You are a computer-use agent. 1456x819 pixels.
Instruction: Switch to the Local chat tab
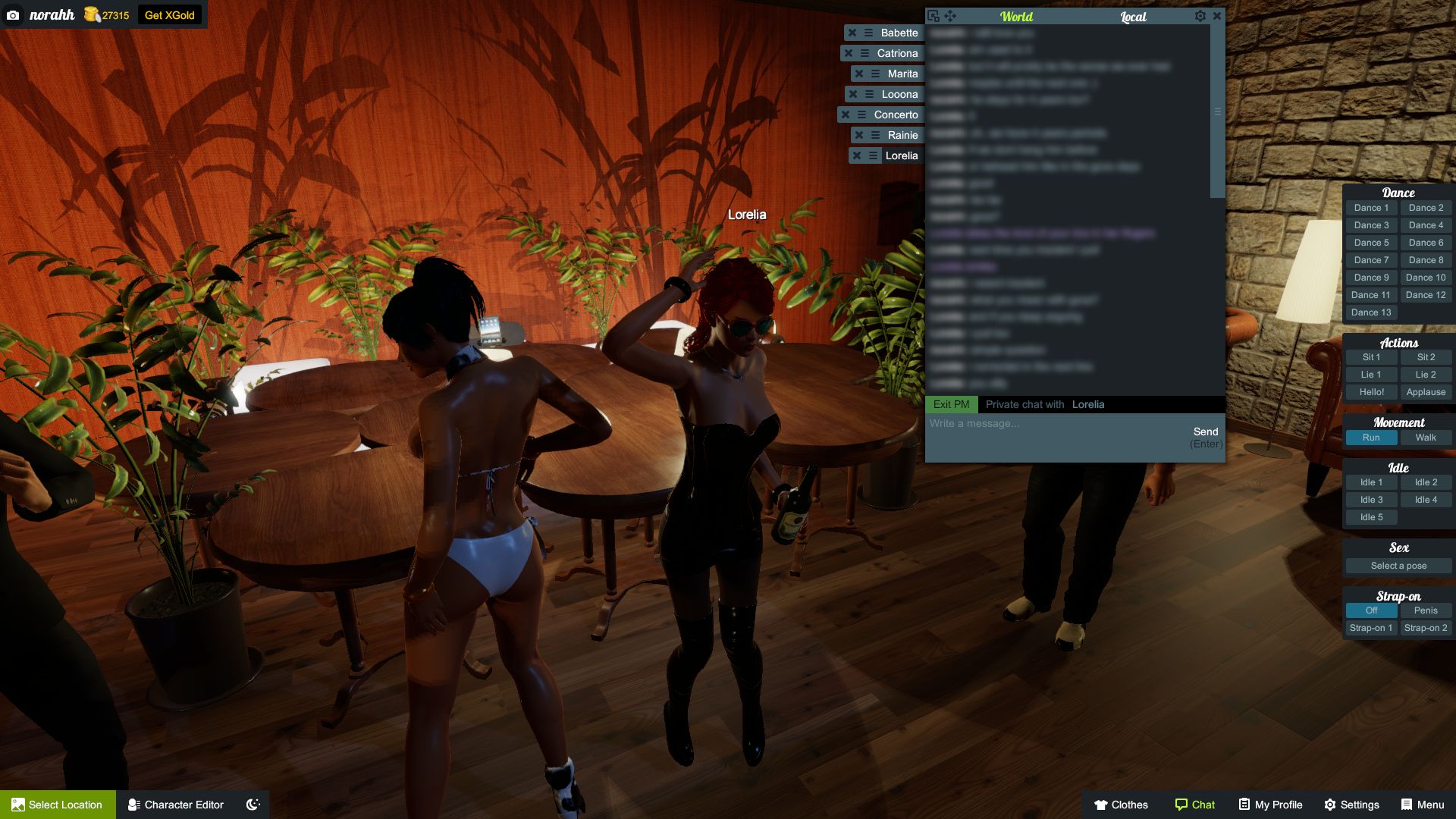click(x=1133, y=17)
